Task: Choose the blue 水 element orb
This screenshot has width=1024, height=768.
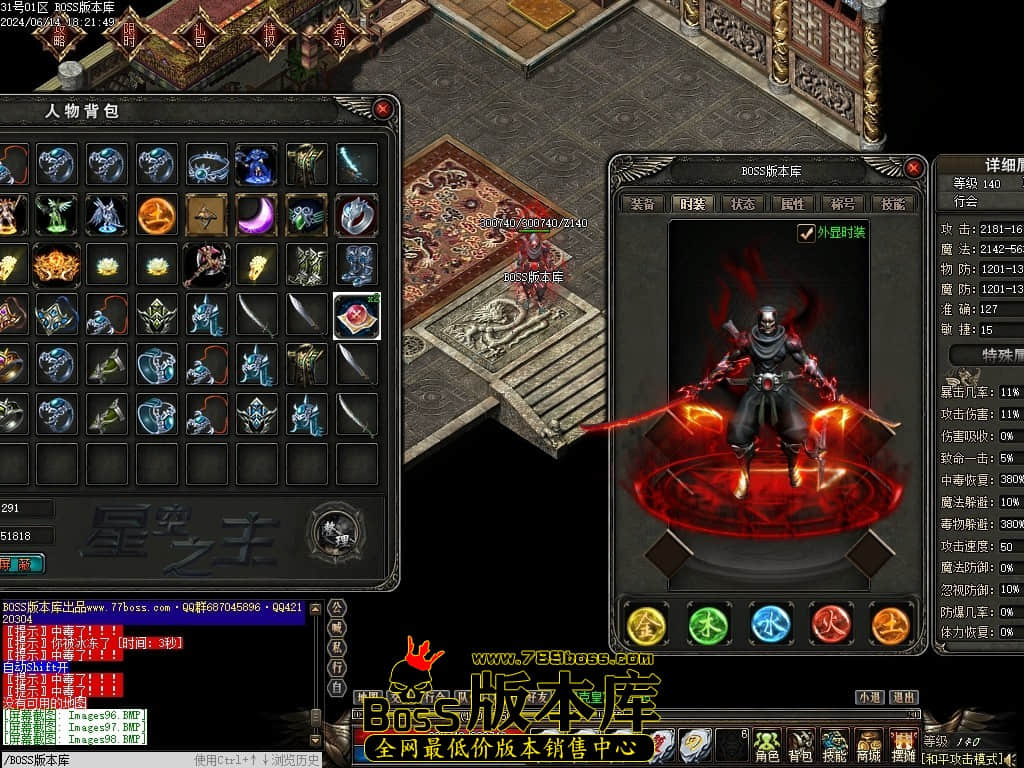Action: (770, 624)
